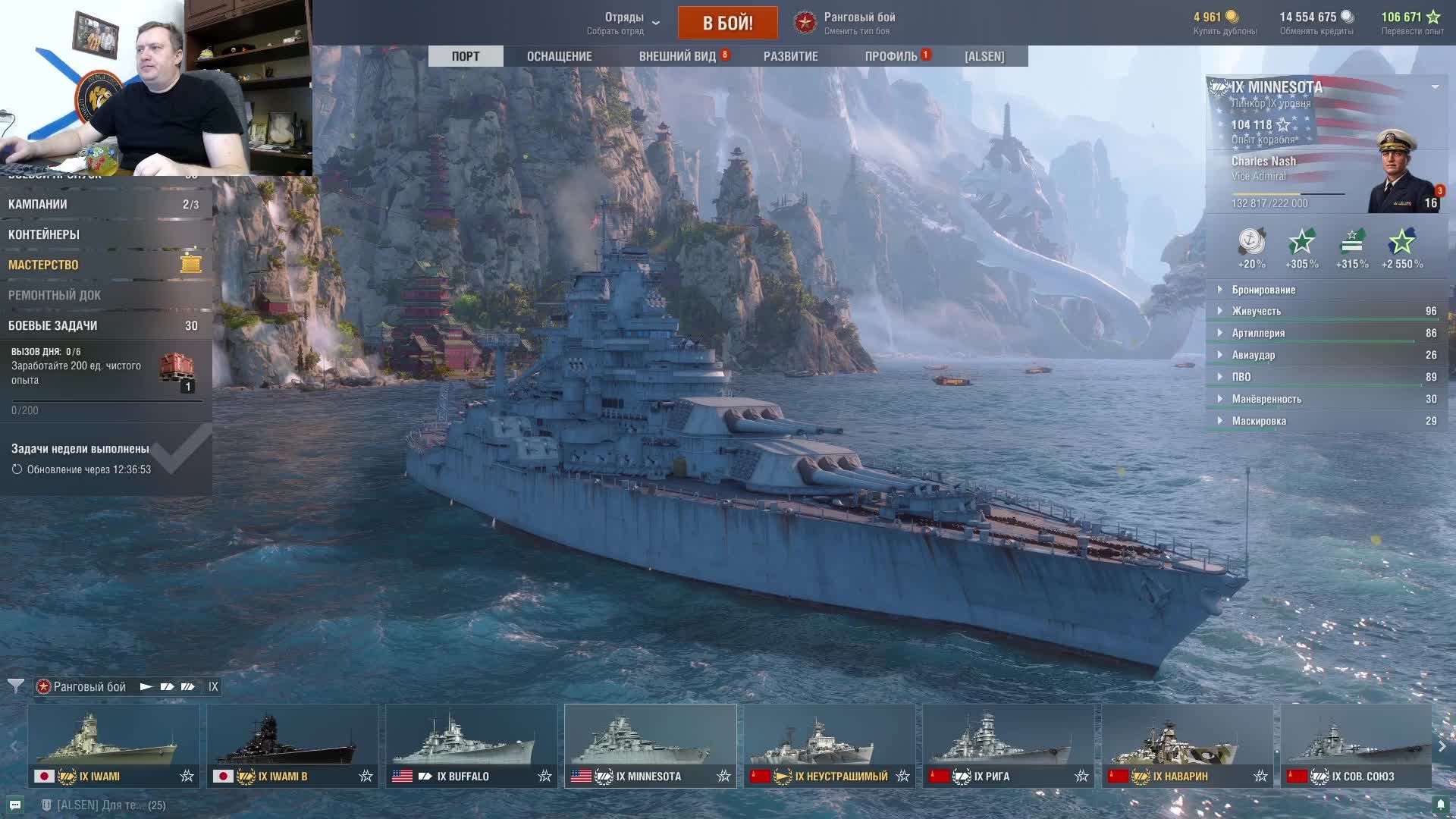Open the Отряды division dropdown

point(624,23)
